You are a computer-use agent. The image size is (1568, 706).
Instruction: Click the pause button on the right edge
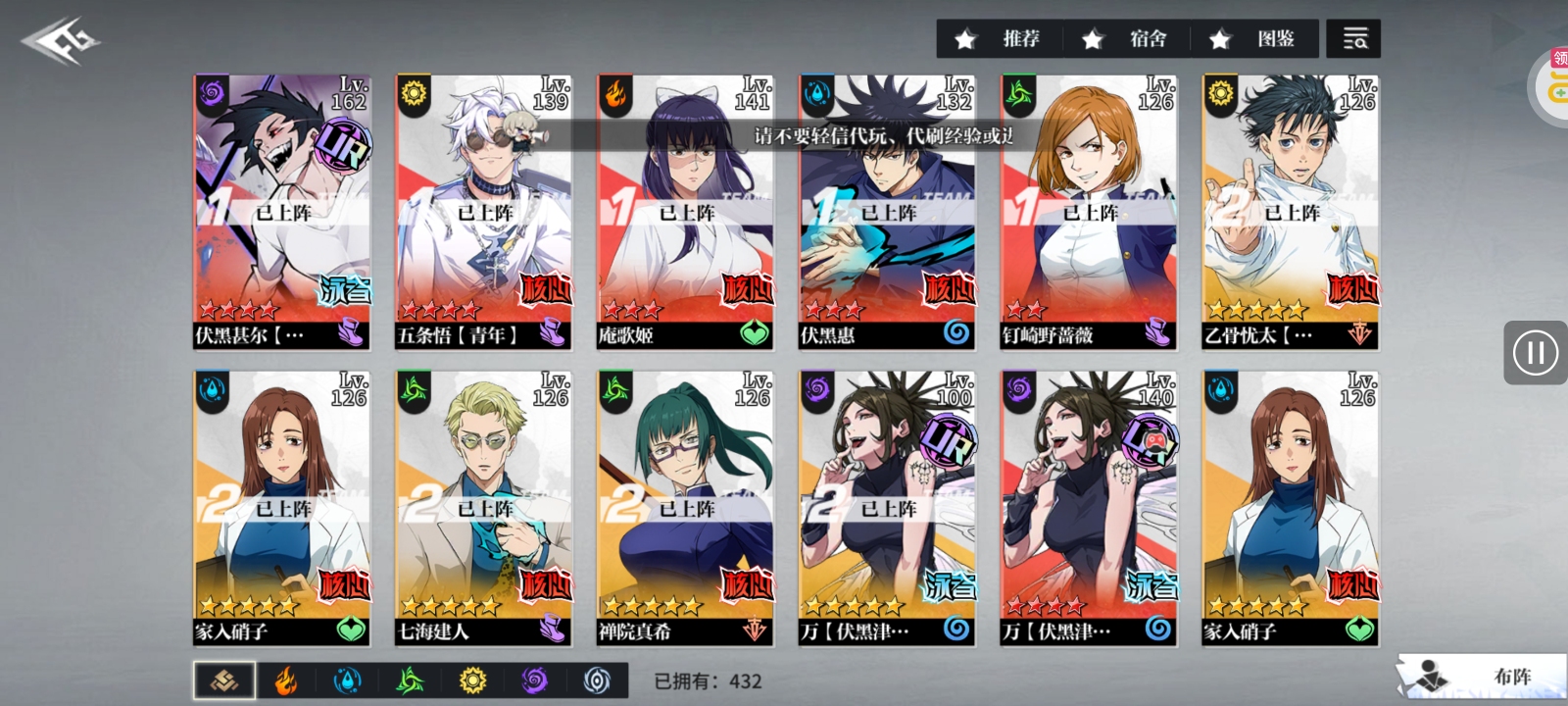coord(1535,352)
